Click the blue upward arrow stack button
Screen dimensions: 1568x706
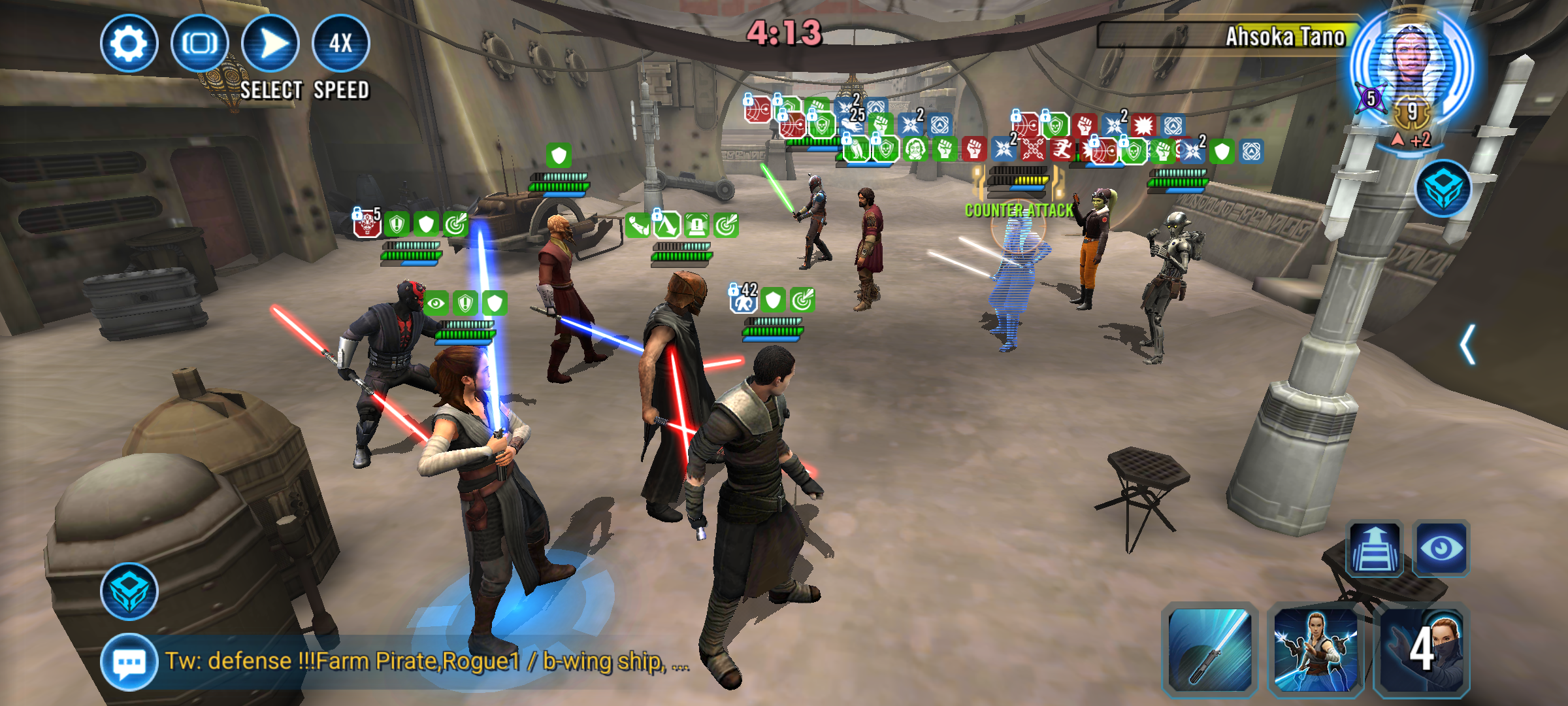point(1375,548)
